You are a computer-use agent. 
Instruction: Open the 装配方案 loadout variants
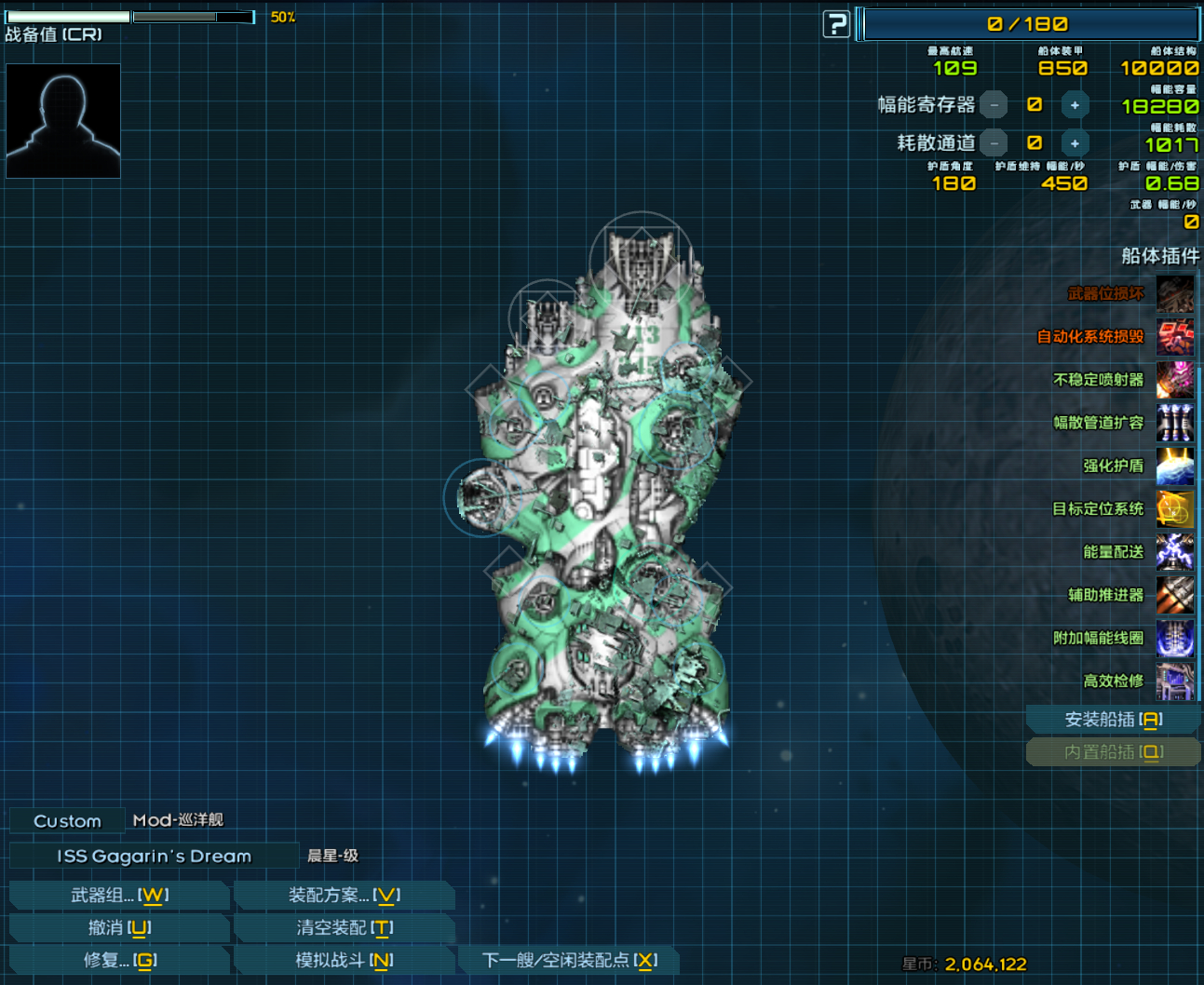pos(344,896)
